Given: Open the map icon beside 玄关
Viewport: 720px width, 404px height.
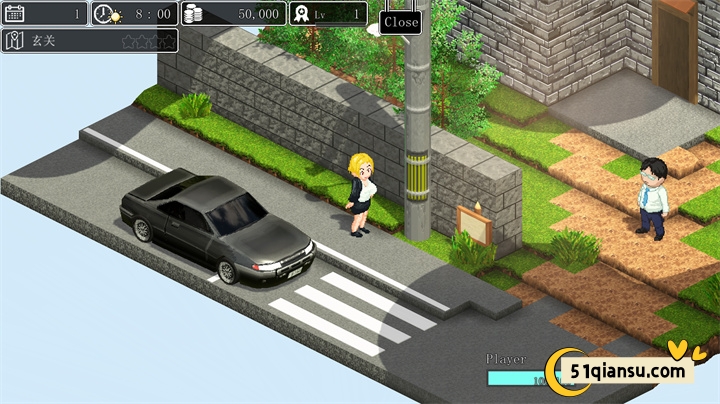Looking at the screenshot, I should [15, 41].
